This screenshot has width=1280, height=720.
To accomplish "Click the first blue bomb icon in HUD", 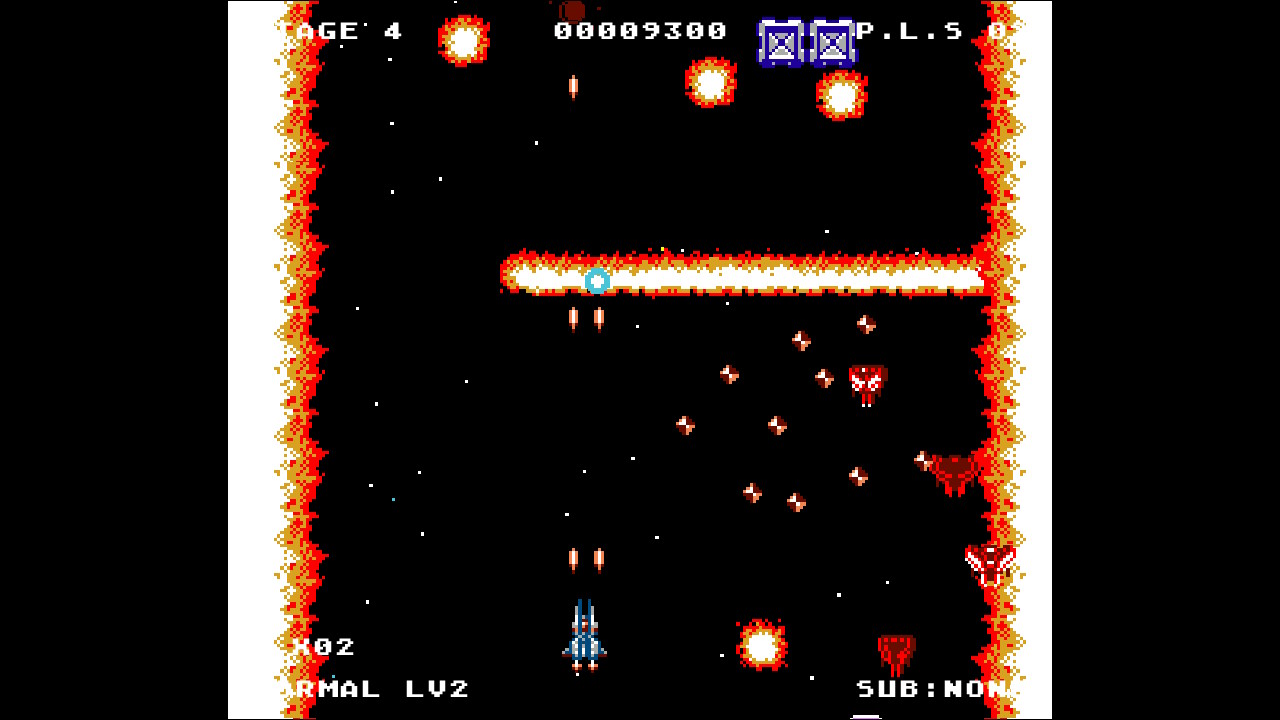I will tap(779, 42).
